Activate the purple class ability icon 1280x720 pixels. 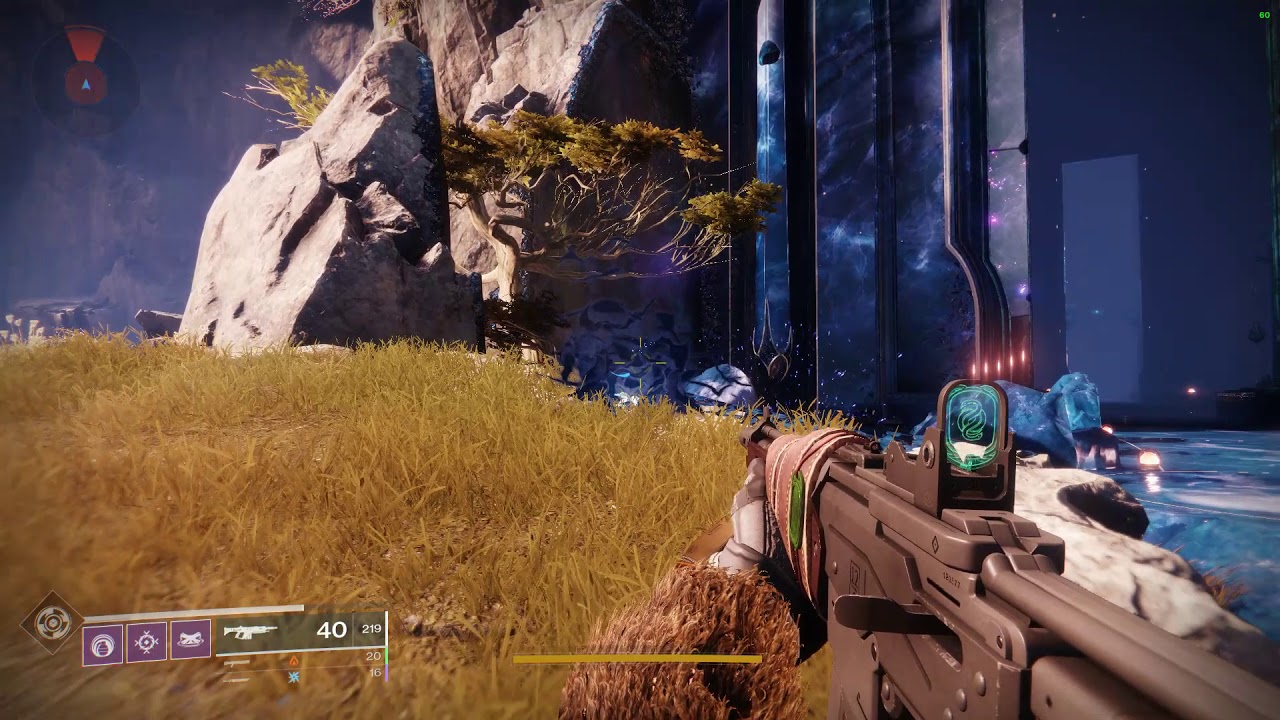click(190, 640)
